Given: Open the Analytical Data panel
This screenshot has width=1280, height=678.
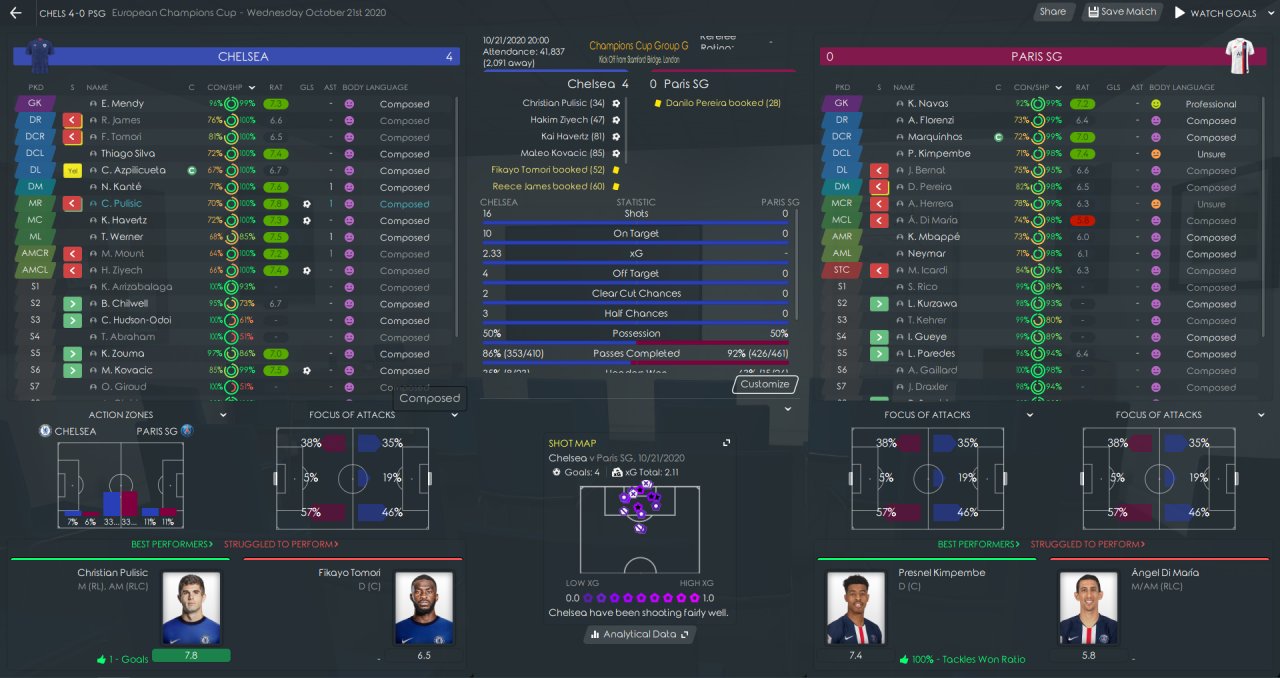Looking at the screenshot, I should click(640, 634).
